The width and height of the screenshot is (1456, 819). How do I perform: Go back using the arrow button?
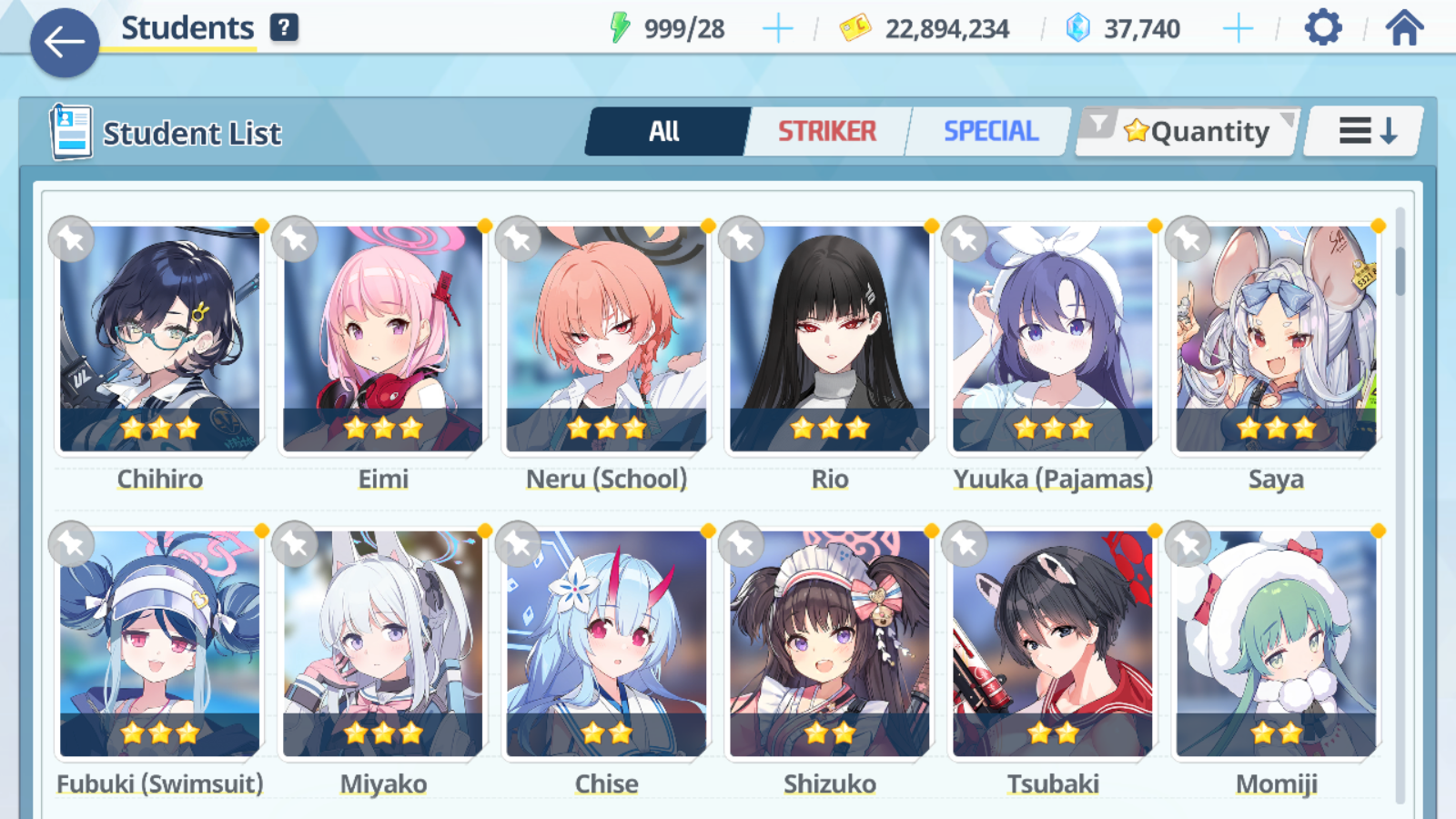64,42
